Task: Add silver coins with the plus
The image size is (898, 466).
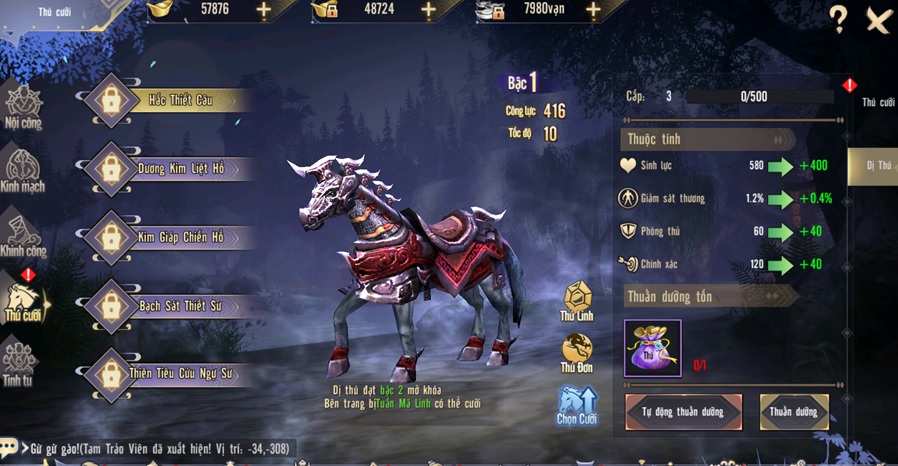Action: (593, 10)
